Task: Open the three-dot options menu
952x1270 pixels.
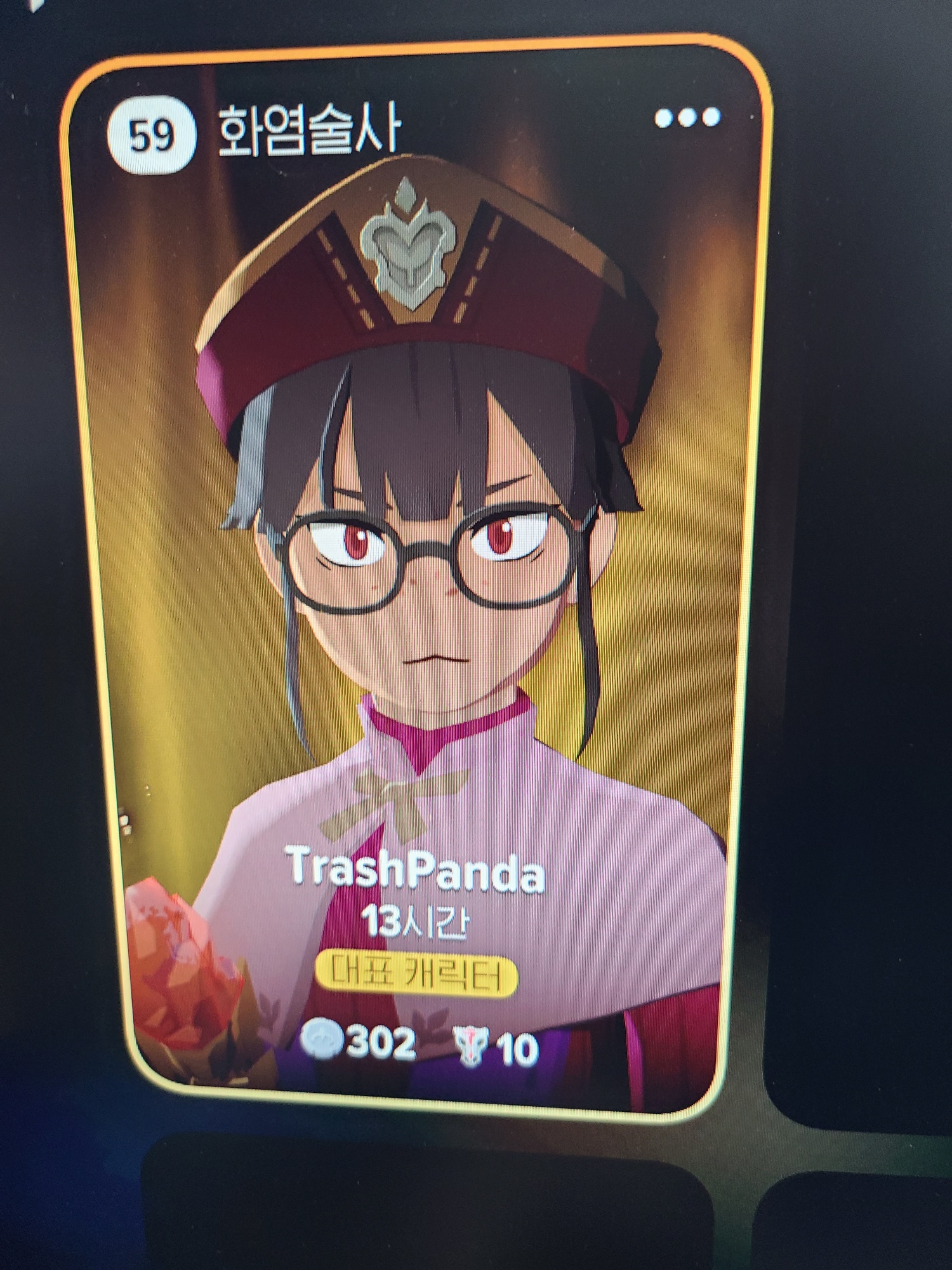Action: coord(687,118)
